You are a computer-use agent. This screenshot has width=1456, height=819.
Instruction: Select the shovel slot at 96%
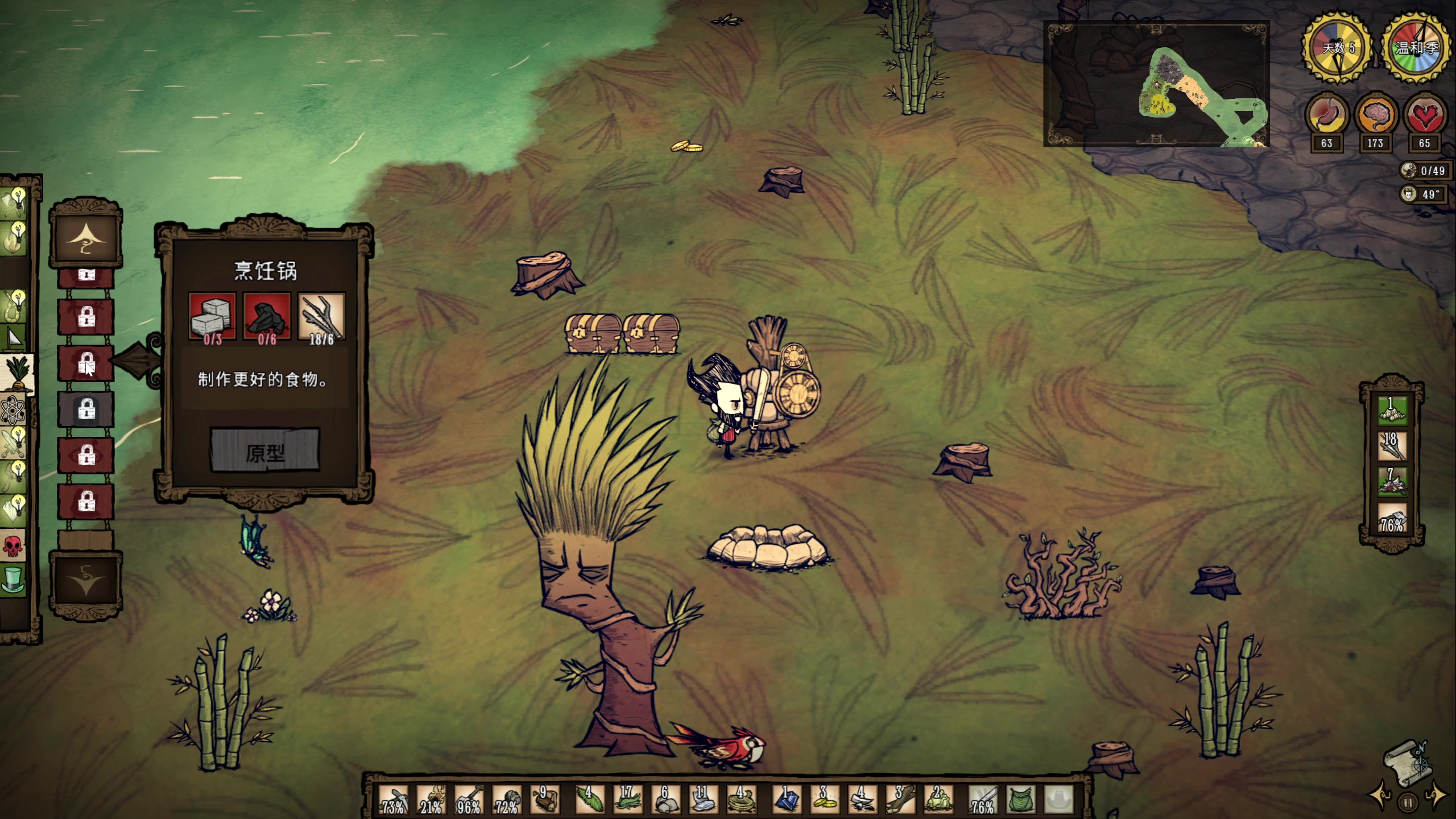[469, 799]
